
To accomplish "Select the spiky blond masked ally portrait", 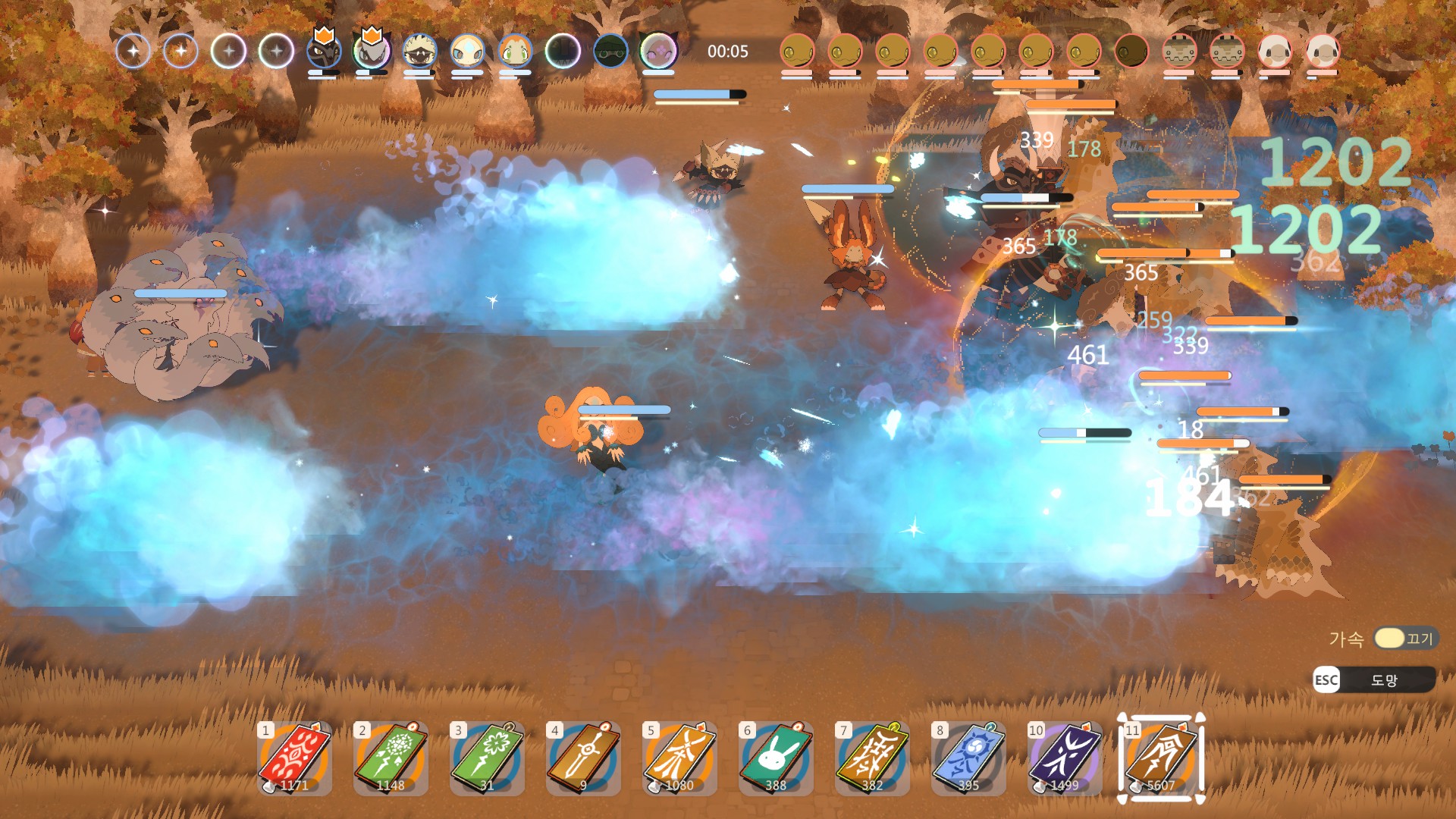I will pyautogui.click(x=419, y=52).
